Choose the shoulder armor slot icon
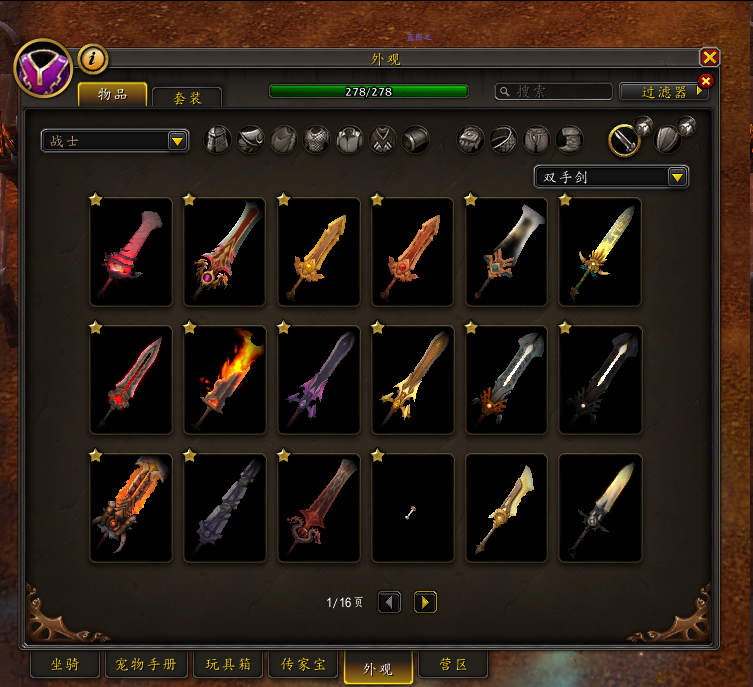The width and height of the screenshot is (753, 687). (251, 139)
